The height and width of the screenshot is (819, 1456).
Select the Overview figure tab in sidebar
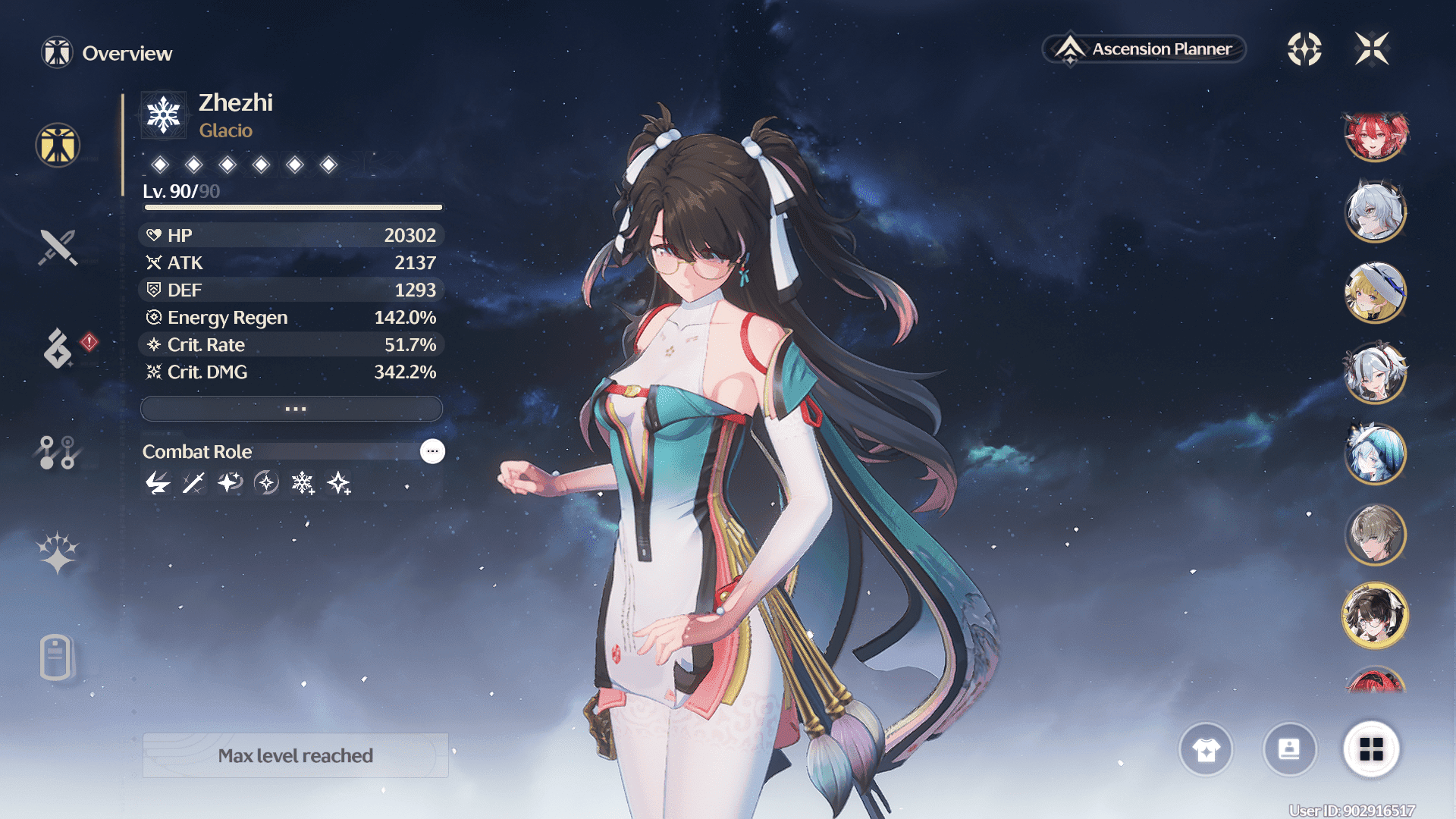click(x=58, y=145)
